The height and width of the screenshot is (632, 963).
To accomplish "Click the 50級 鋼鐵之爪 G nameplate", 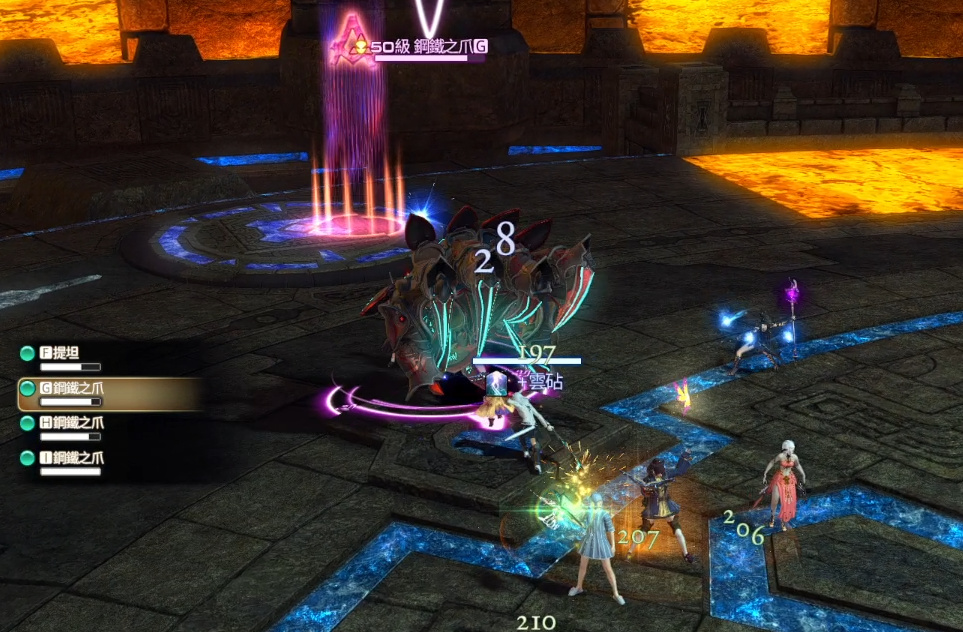I will point(428,47).
